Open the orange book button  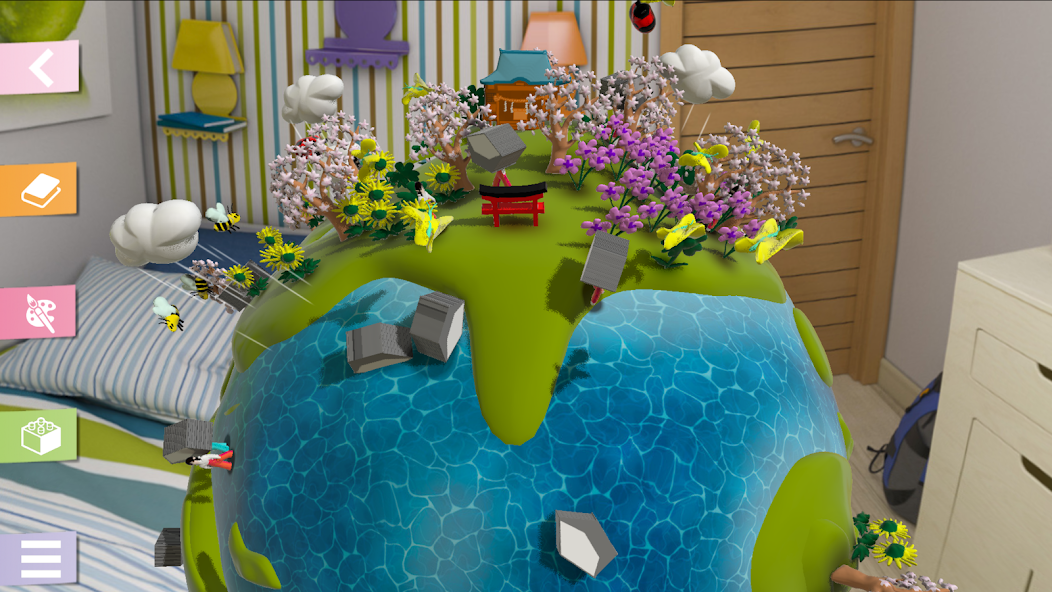[x=39, y=189]
